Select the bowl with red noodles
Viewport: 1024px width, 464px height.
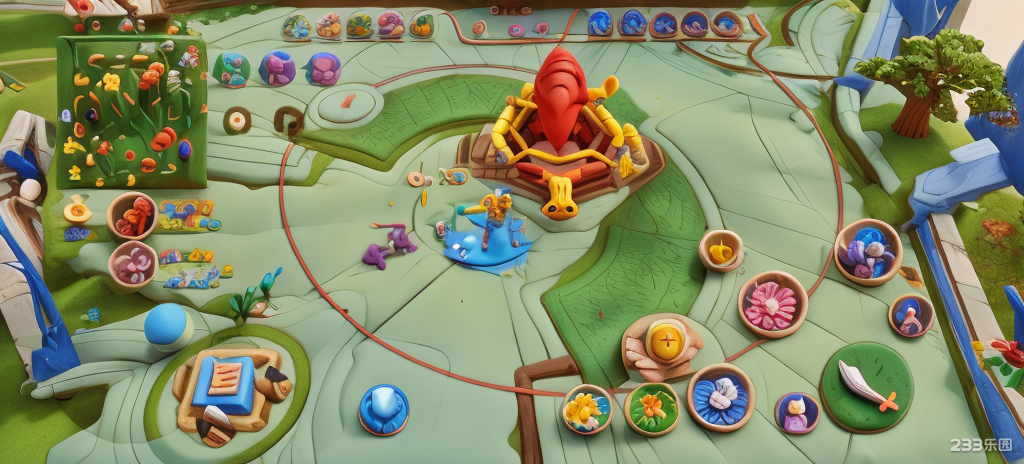tap(132, 215)
